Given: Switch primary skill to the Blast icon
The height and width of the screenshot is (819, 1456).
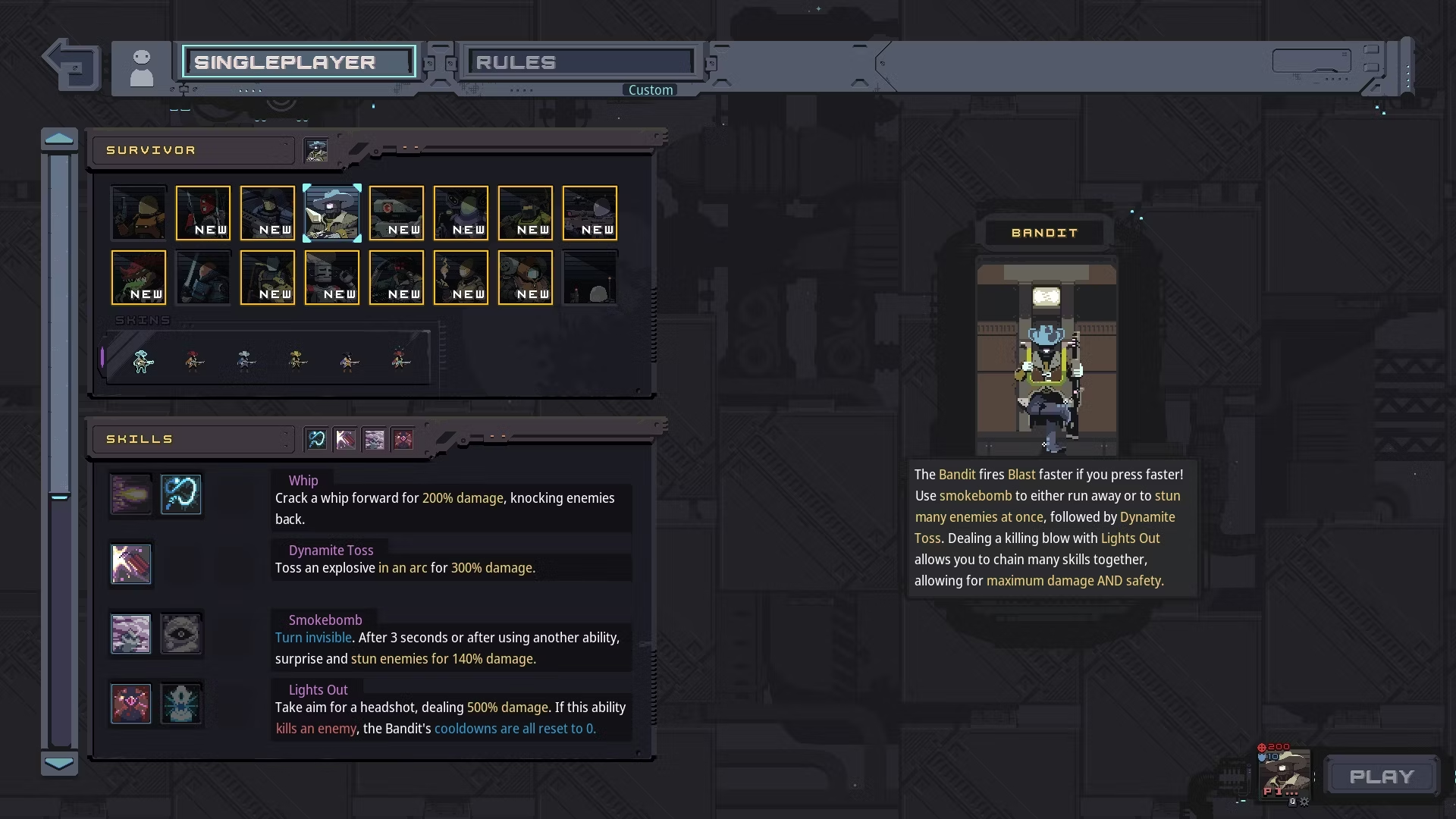Looking at the screenshot, I should click(131, 494).
